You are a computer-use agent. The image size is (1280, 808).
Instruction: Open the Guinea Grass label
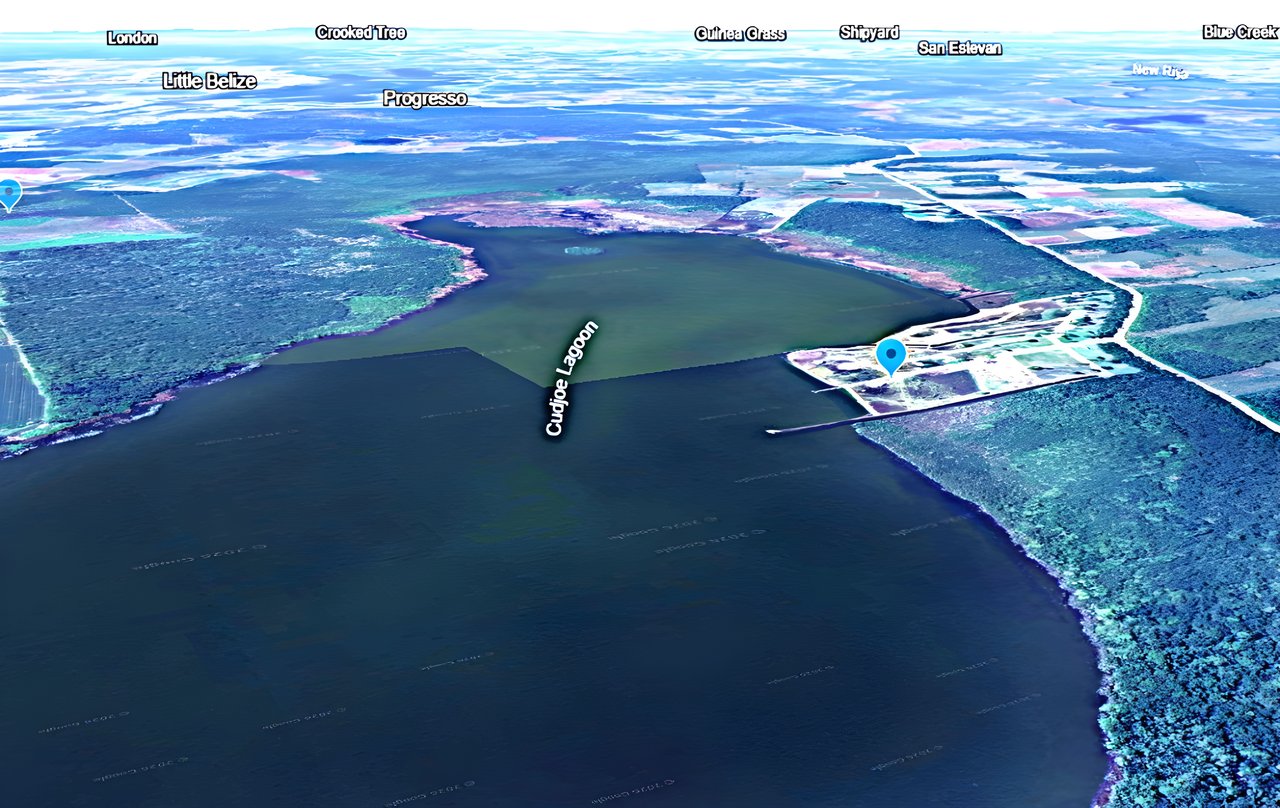coord(740,34)
